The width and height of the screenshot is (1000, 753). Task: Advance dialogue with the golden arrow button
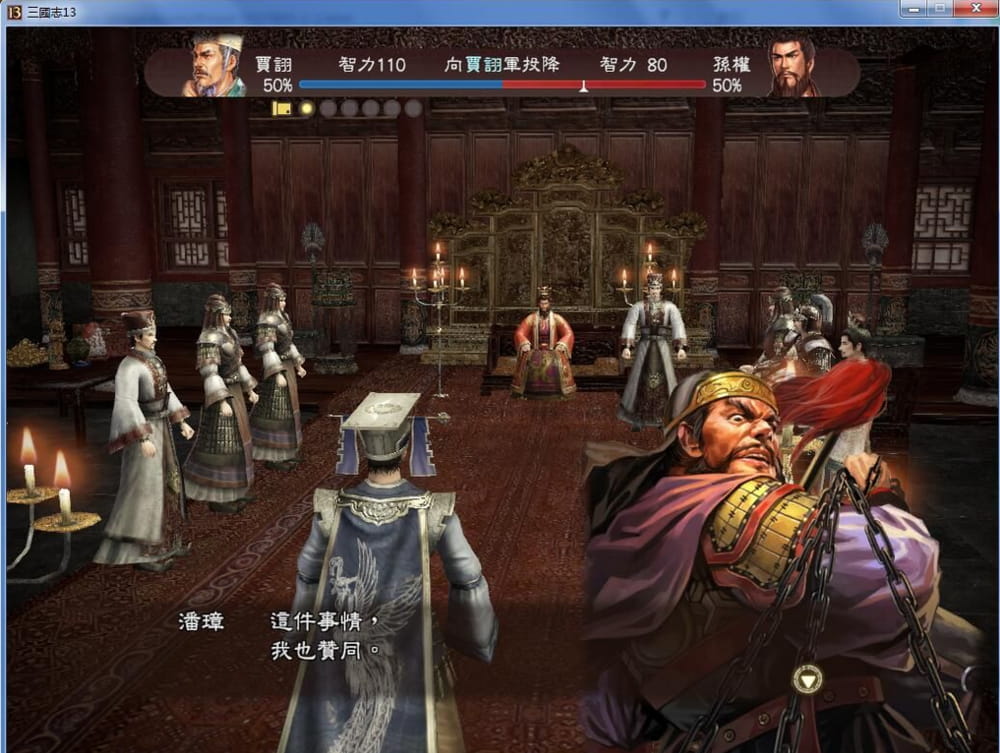[806, 680]
